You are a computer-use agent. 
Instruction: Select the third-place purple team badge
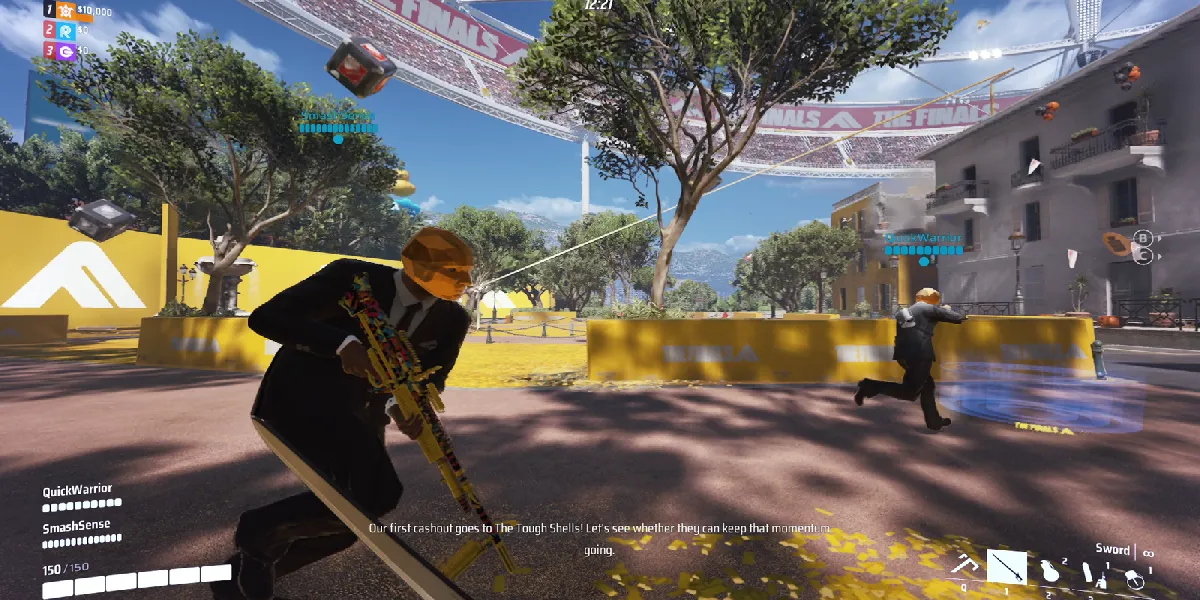click(66, 49)
